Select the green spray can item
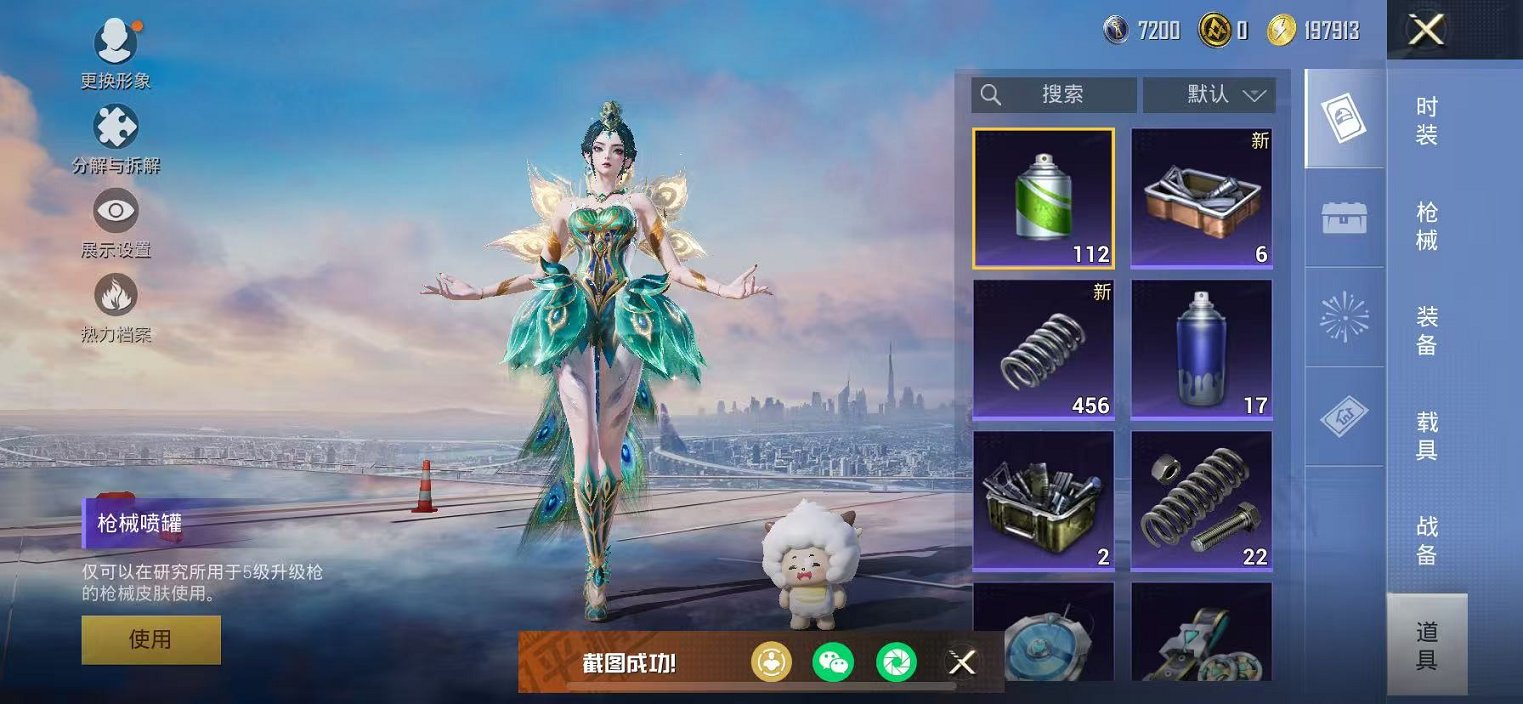The image size is (1523, 704). 1043,198
